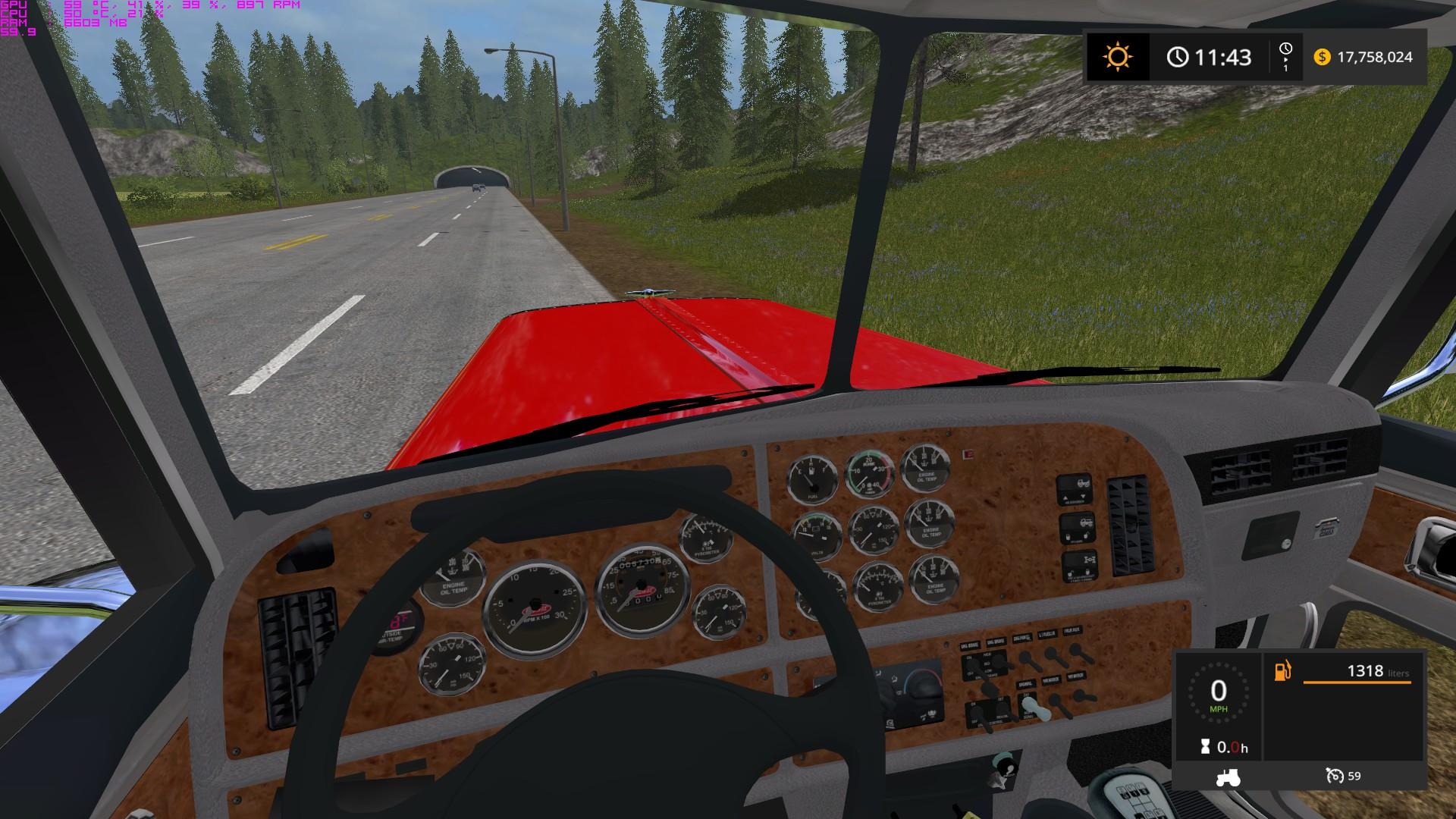
Task: Toggle the cruise control speed icon
Action: point(1334,776)
